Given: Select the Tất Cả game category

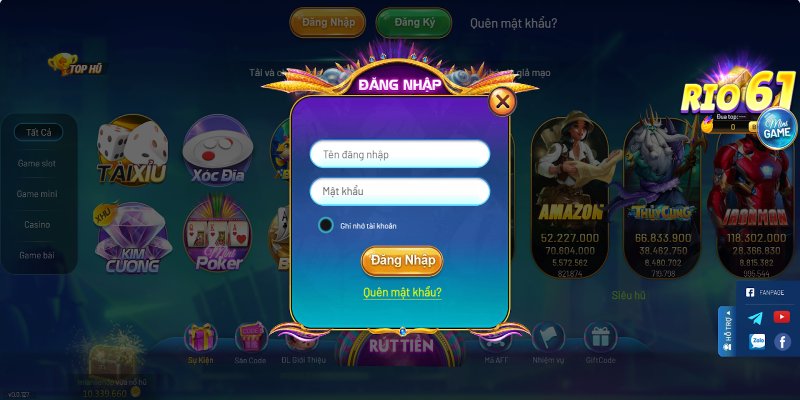Looking at the screenshot, I should click(39, 132).
